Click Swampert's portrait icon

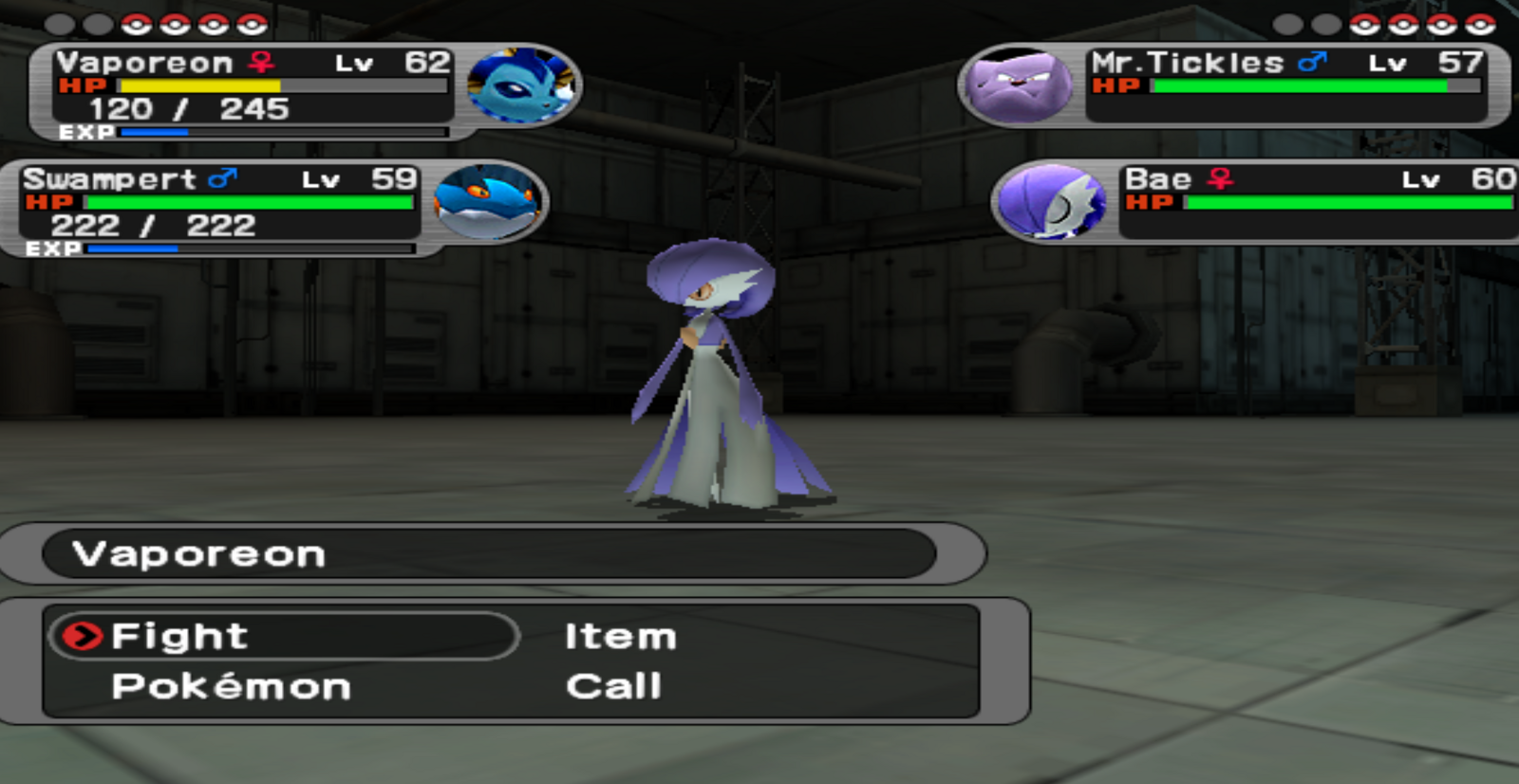[x=487, y=202]
